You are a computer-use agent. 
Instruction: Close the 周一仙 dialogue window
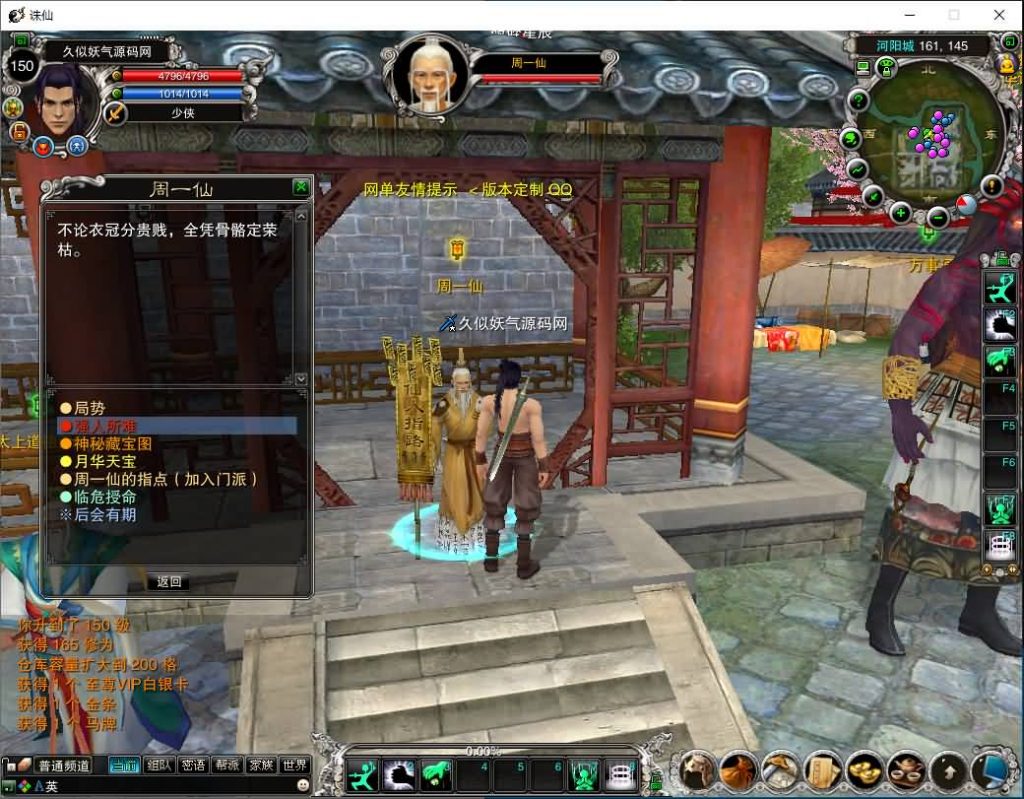[300, 187]
